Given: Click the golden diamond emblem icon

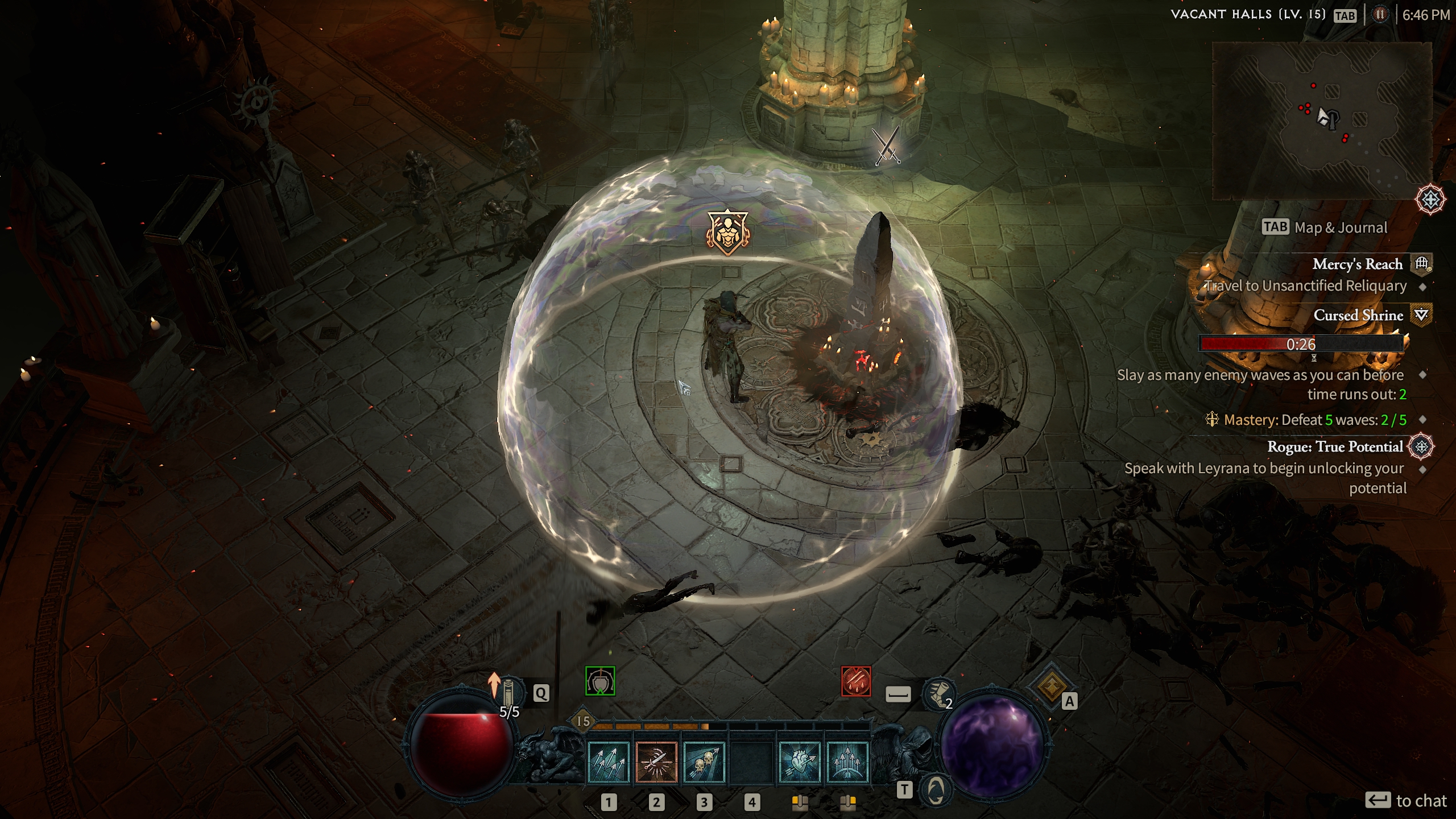Looking at the screenshot, I should 1050,685.
